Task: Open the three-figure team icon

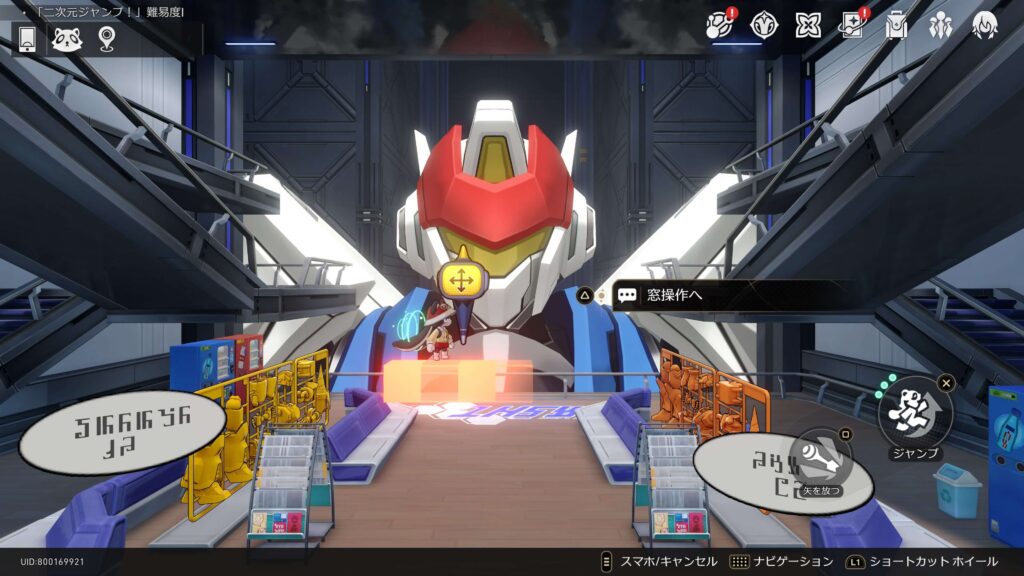Action: click(x=940, y=26)
